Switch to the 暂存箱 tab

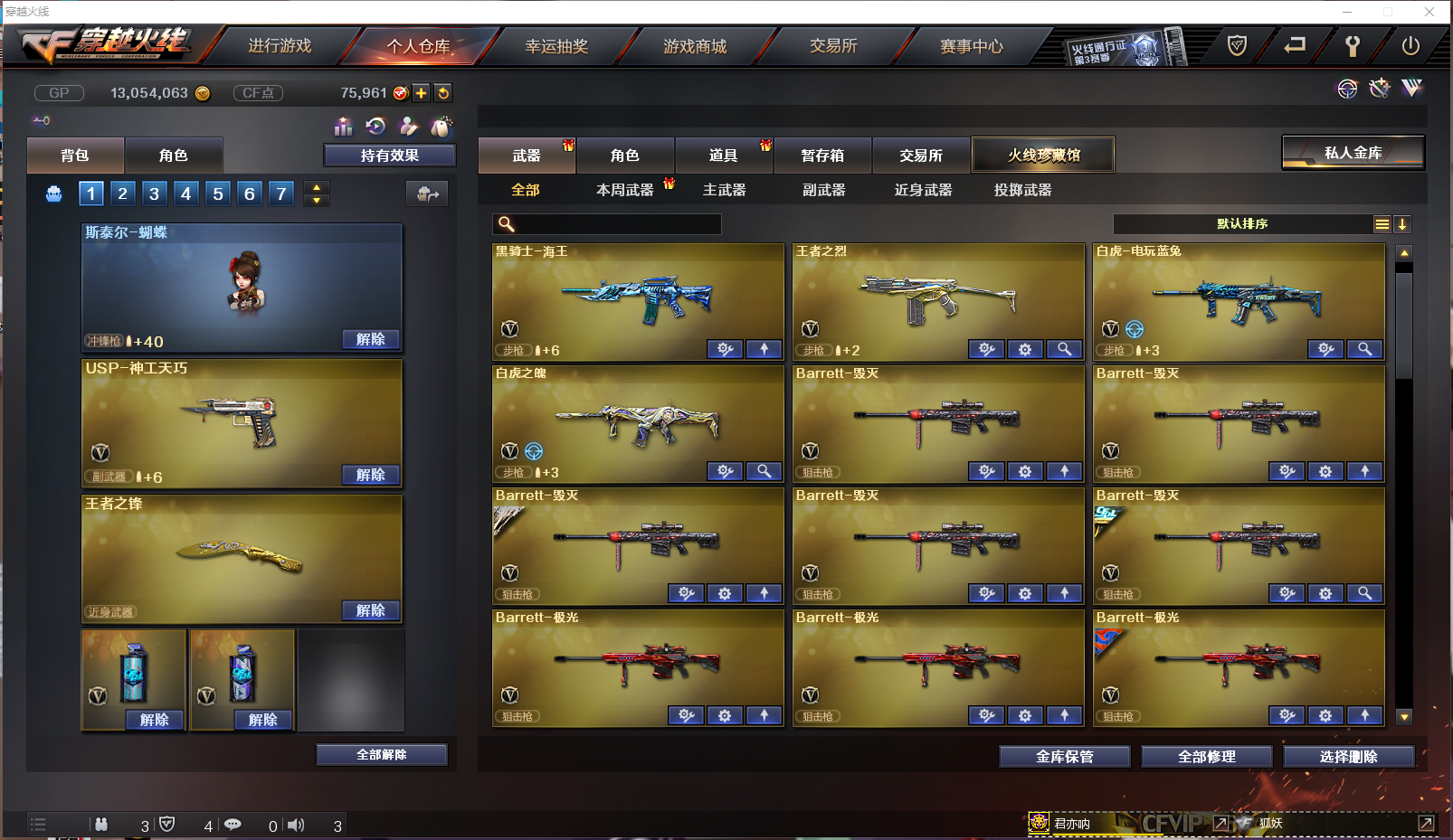(x=821, y=155)
